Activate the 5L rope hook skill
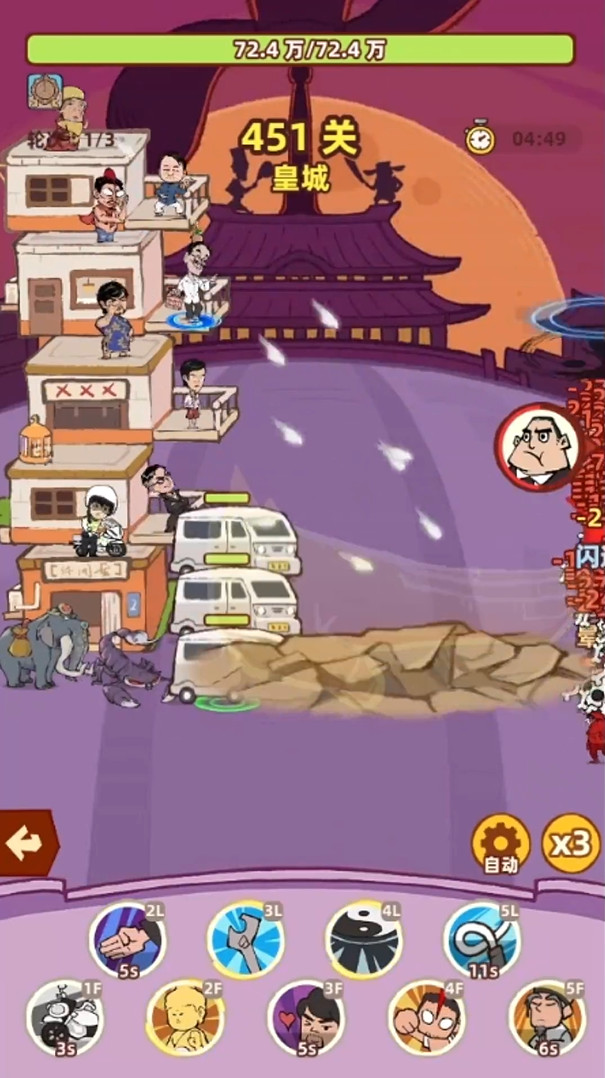Image resolution: width=605 pixels, height=1078 pixels. tap(481, 939)
